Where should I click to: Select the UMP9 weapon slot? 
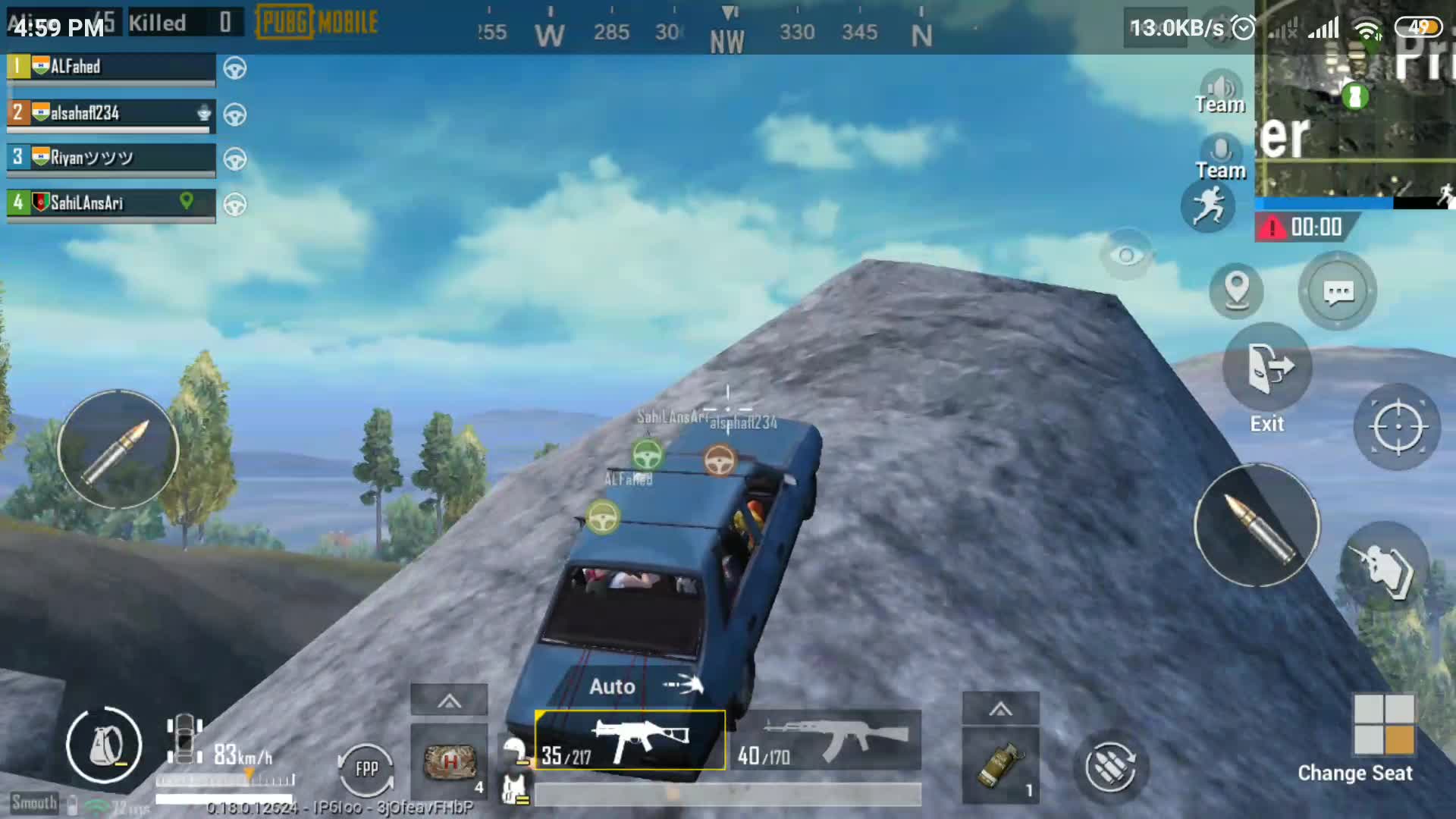click(629, 740)
